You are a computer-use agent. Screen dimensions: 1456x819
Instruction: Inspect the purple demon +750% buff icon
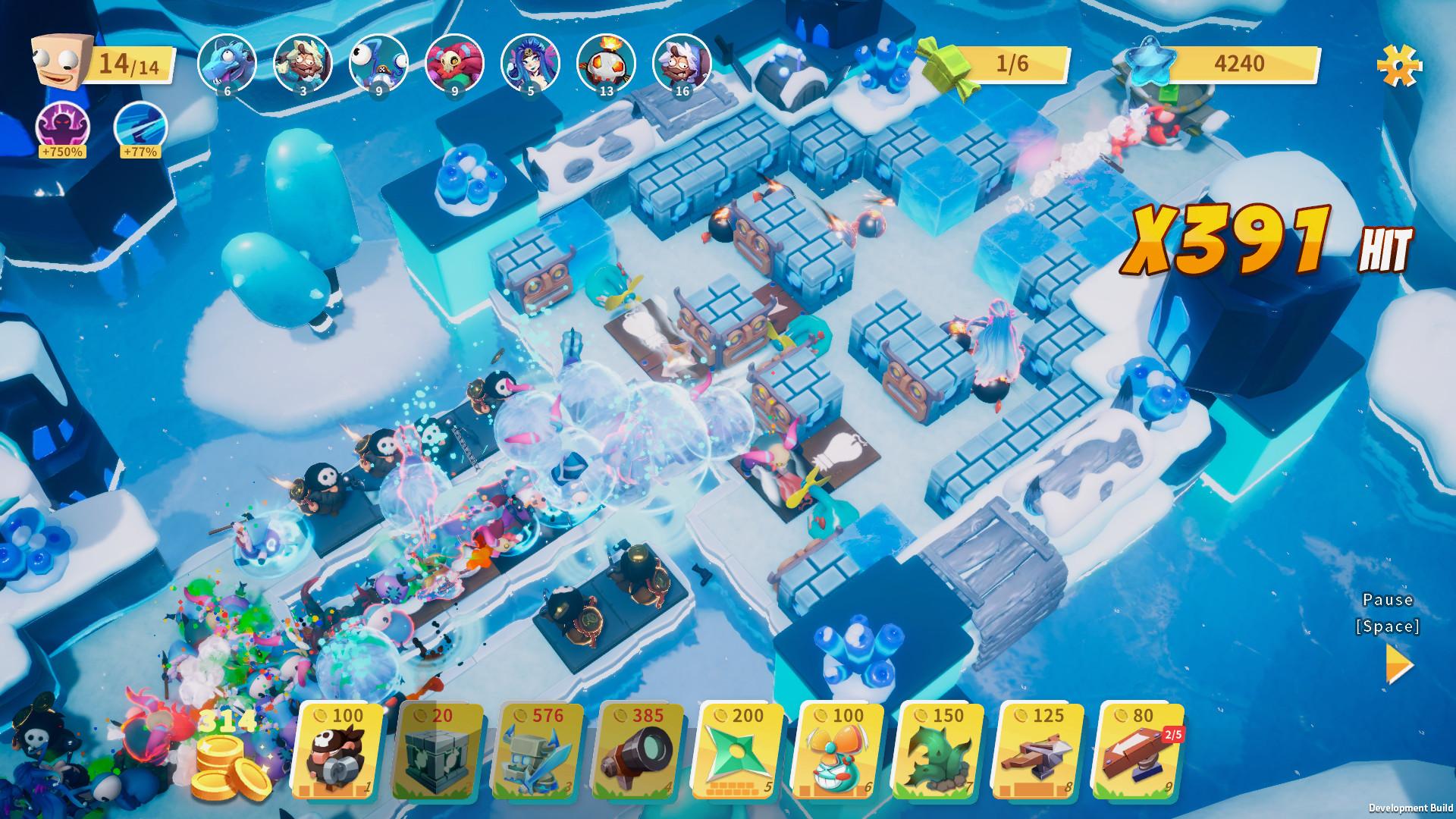click(62, 127)
